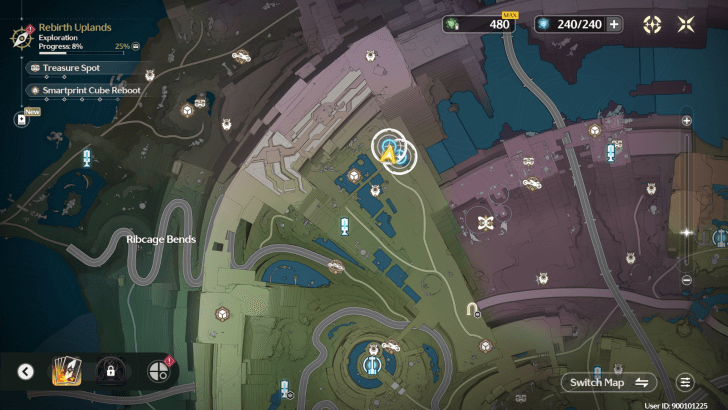
Task: Open the card icon marked New
Action: (21, 119)
